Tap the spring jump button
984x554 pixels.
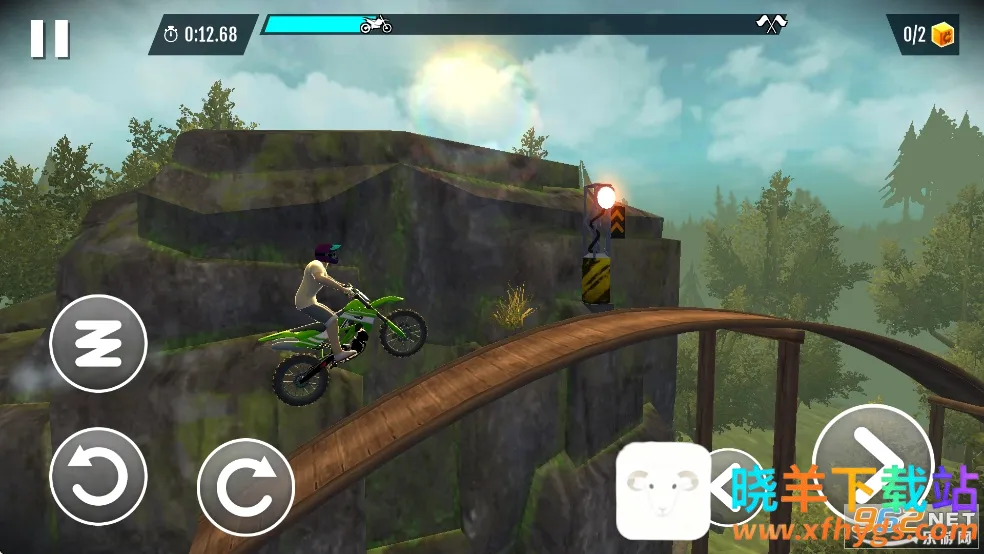[x=98, y=344]
